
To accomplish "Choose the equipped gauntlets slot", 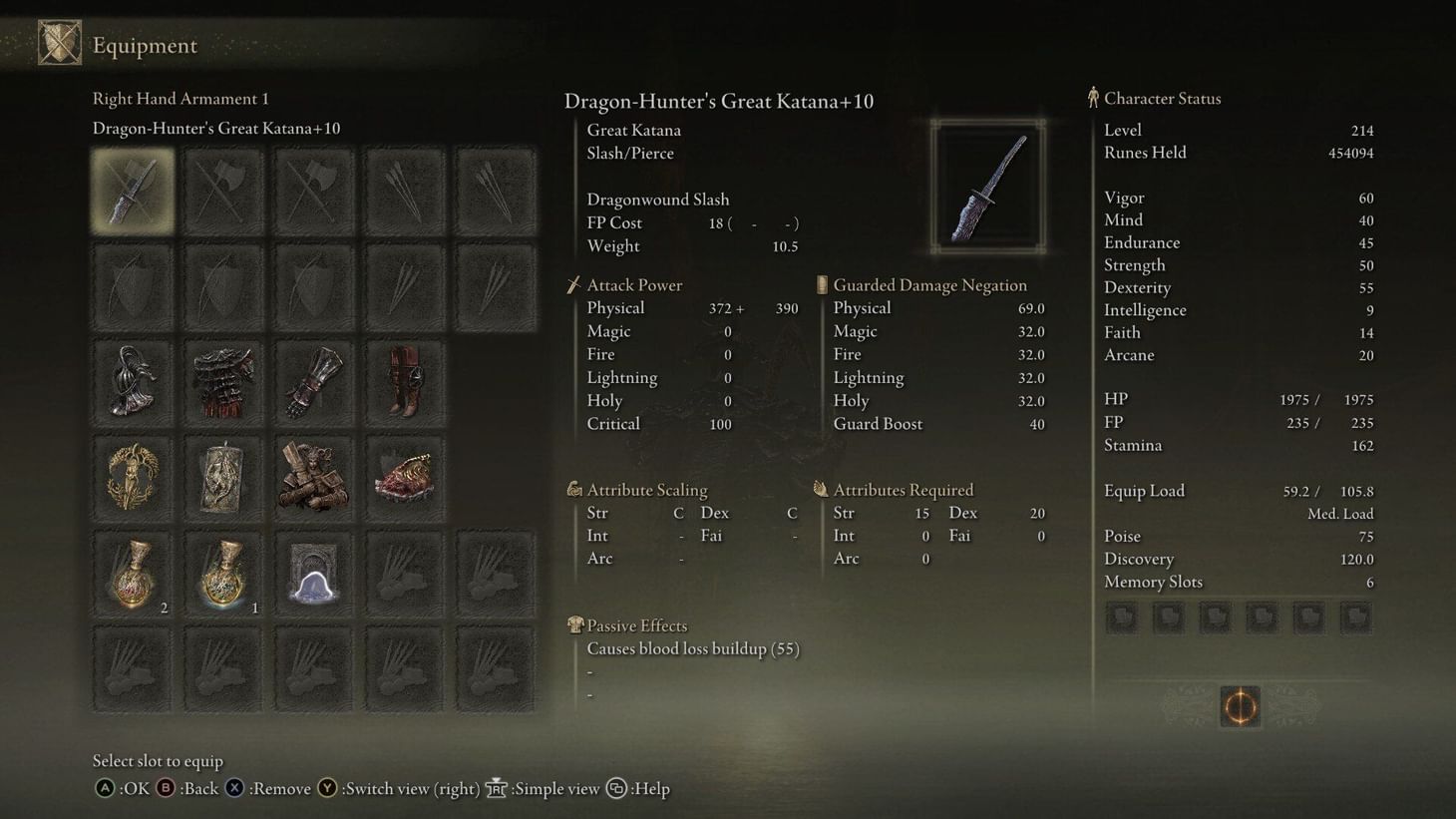I will tap(314, 383).
